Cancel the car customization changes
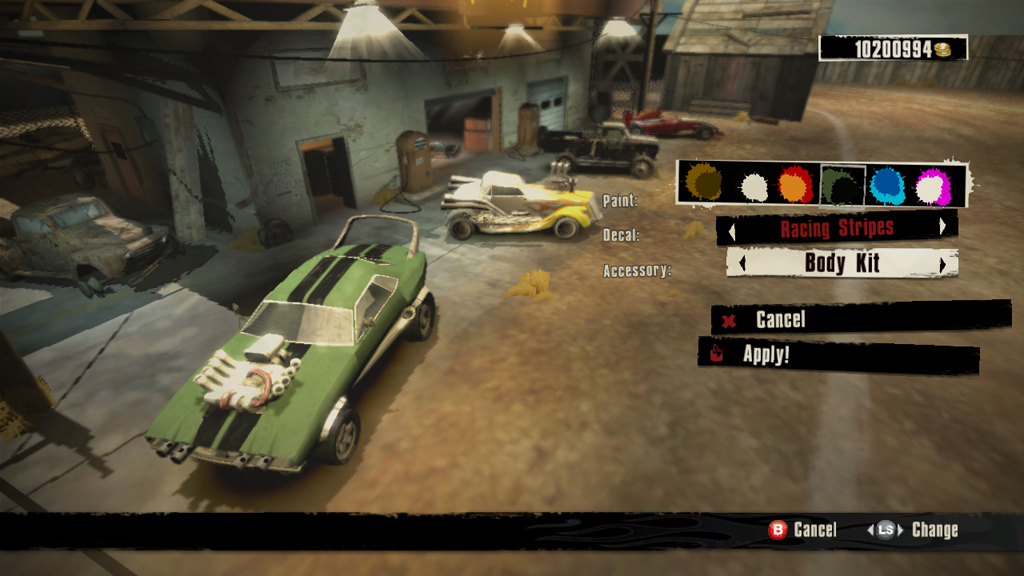1024x576 pixels. point(780,320)
